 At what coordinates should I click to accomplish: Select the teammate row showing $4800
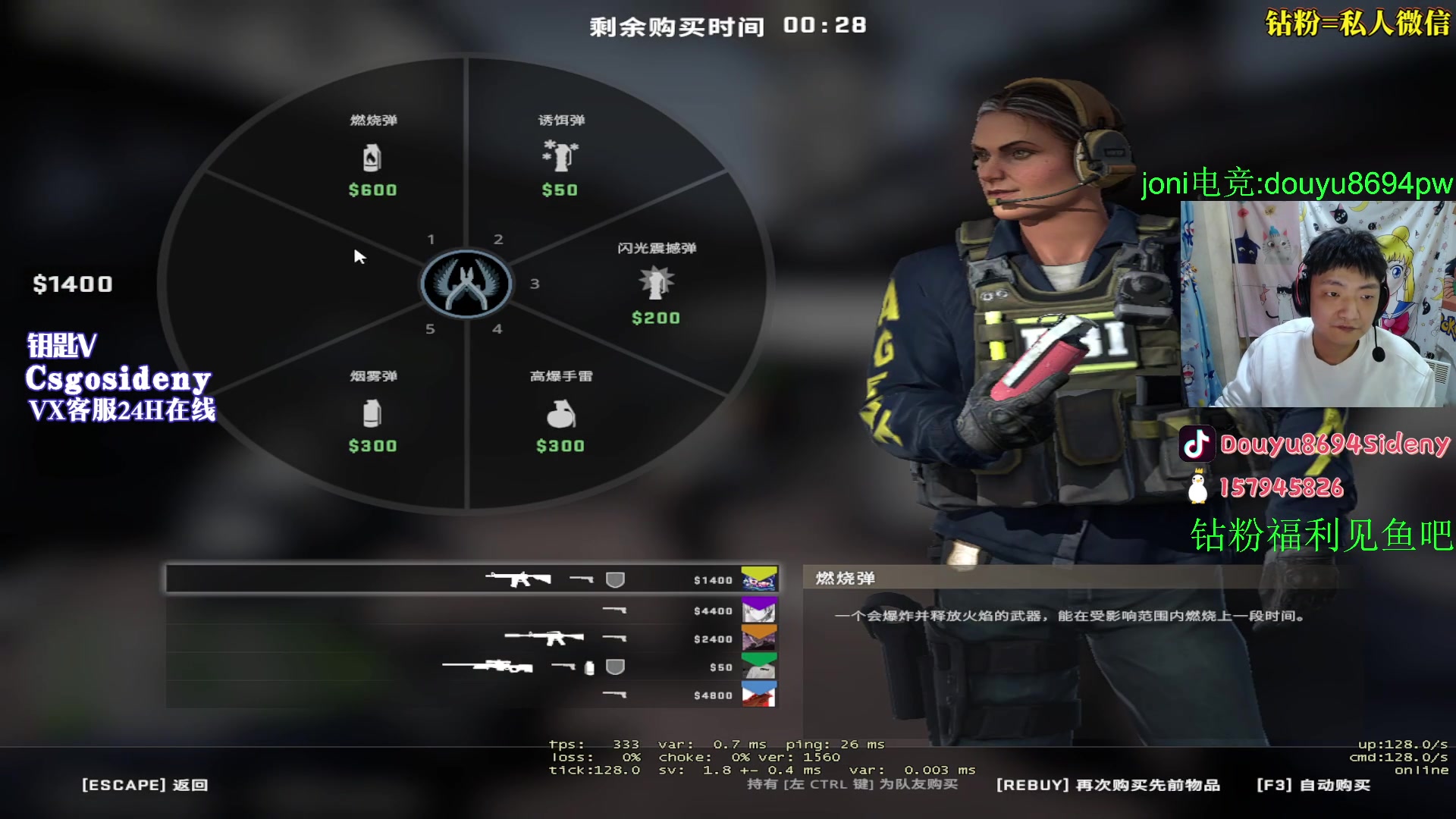(x=472, y=695)
